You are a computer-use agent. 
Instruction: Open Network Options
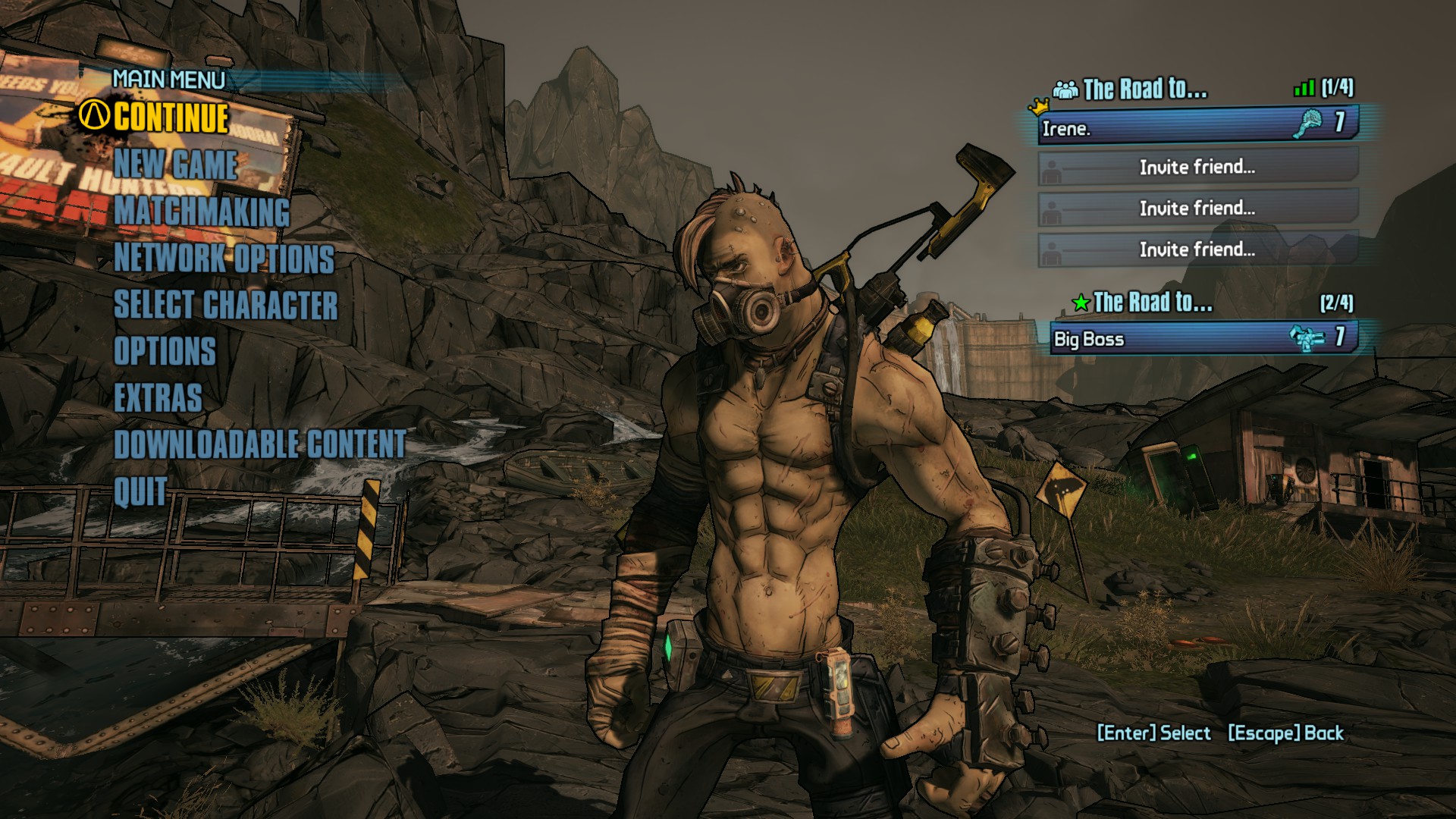pyautogui.click(x=224, y=259)
